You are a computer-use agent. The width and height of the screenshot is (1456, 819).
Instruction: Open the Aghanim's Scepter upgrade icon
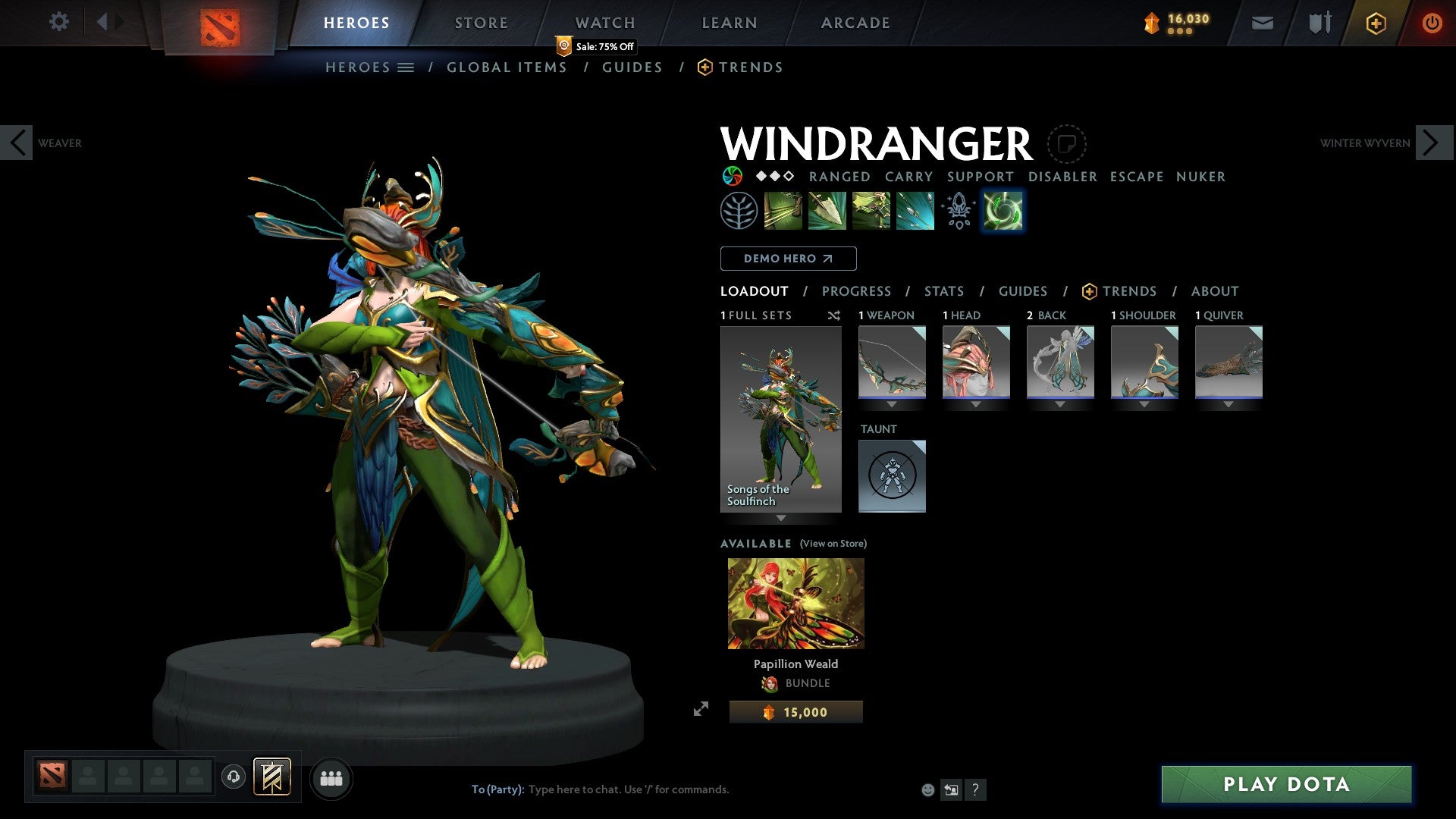[x=959, y=210]
